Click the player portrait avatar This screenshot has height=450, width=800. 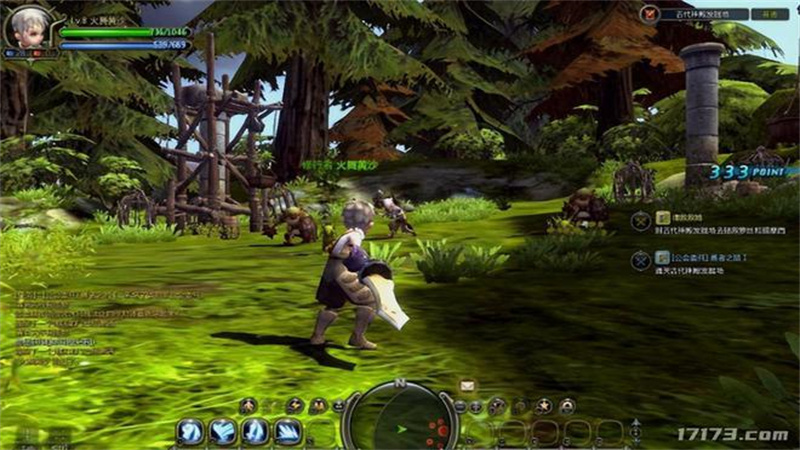[27, 28]
